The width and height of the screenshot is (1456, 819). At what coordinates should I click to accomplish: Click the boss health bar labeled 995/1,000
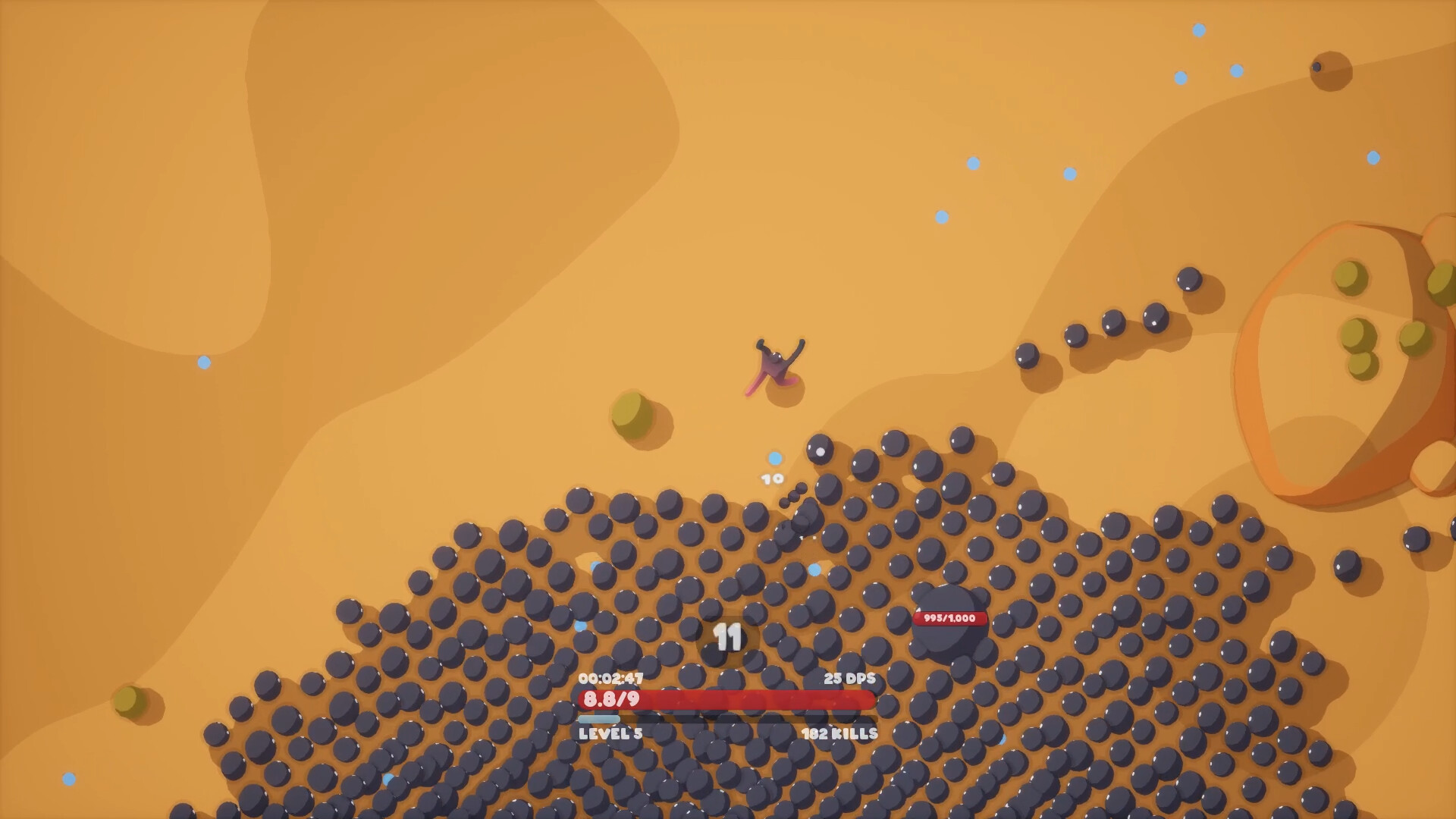(949, 619)
